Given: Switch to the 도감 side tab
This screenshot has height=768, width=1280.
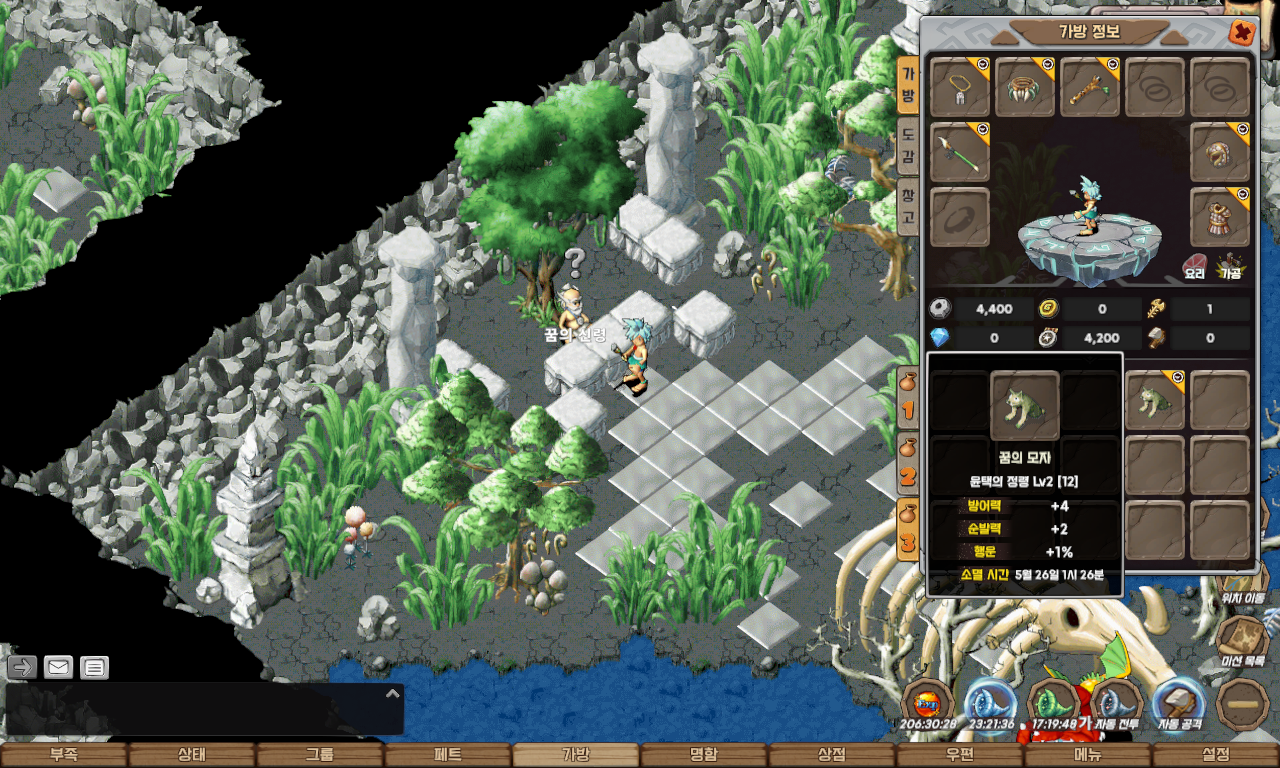Looking at the screenshot, I should 907,146.
